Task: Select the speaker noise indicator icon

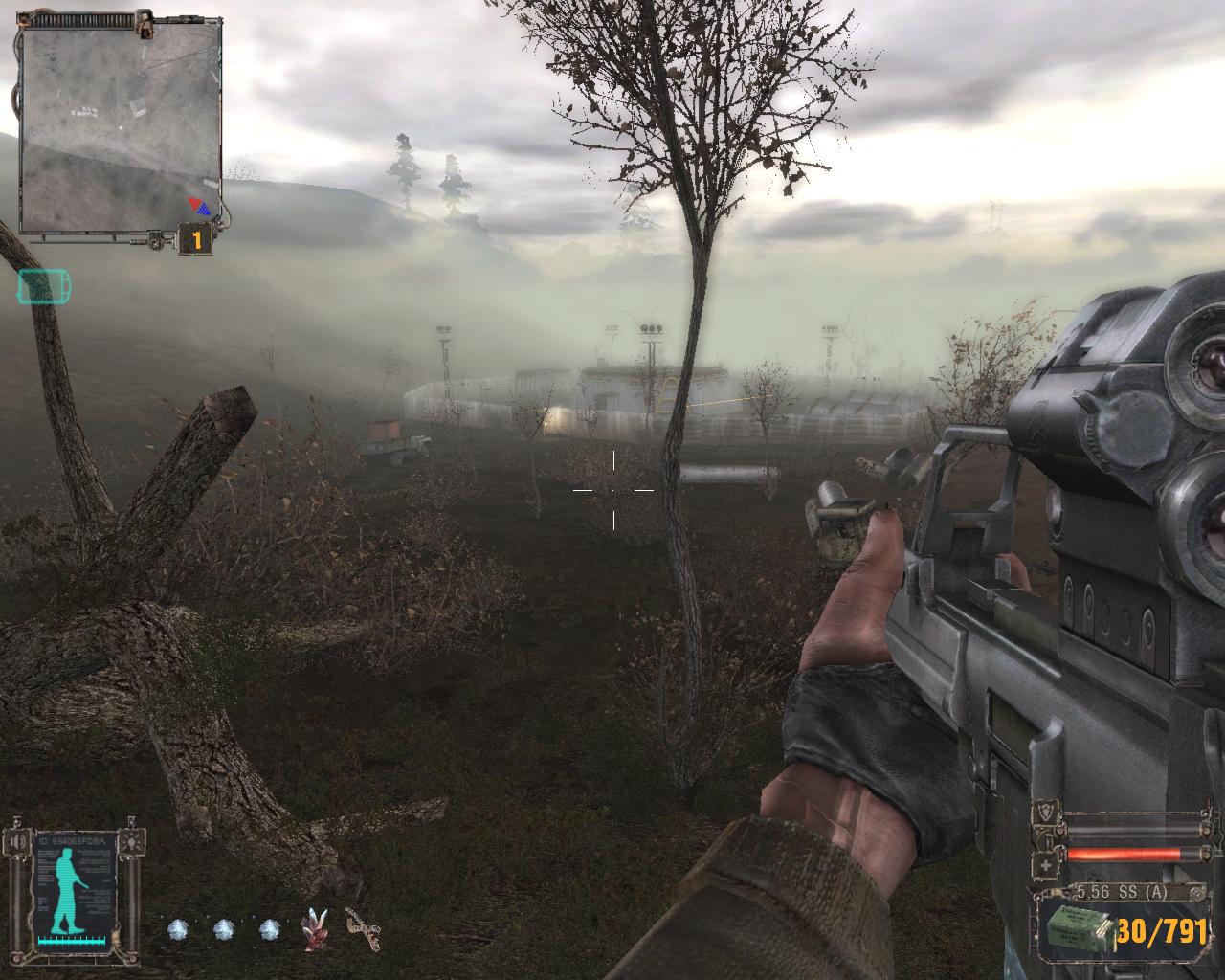Action: [x=16, y=842]
